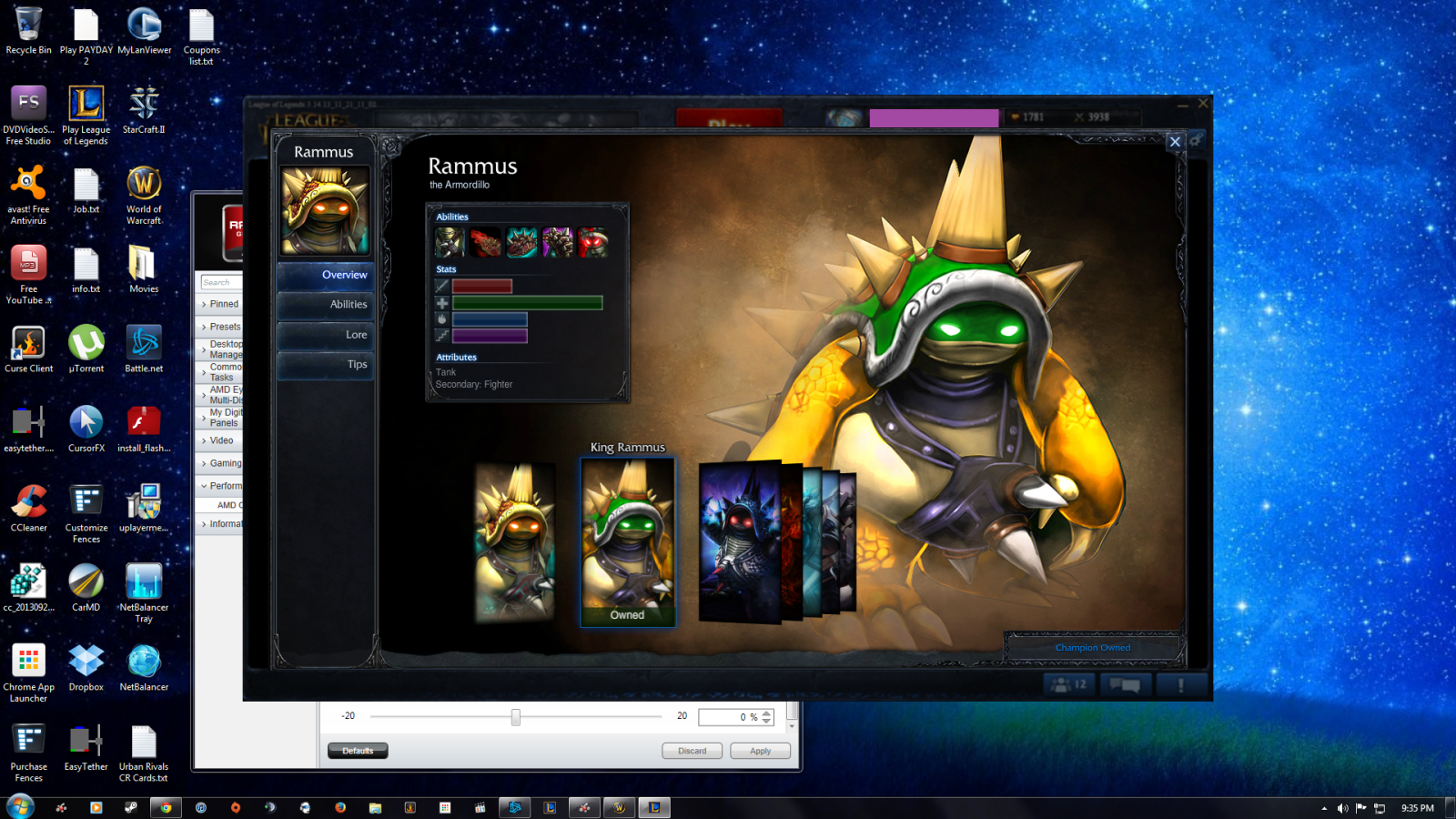Click the red-eyed Tremors ability icon
The image size is (1456, 819).
tap(592, 242)
